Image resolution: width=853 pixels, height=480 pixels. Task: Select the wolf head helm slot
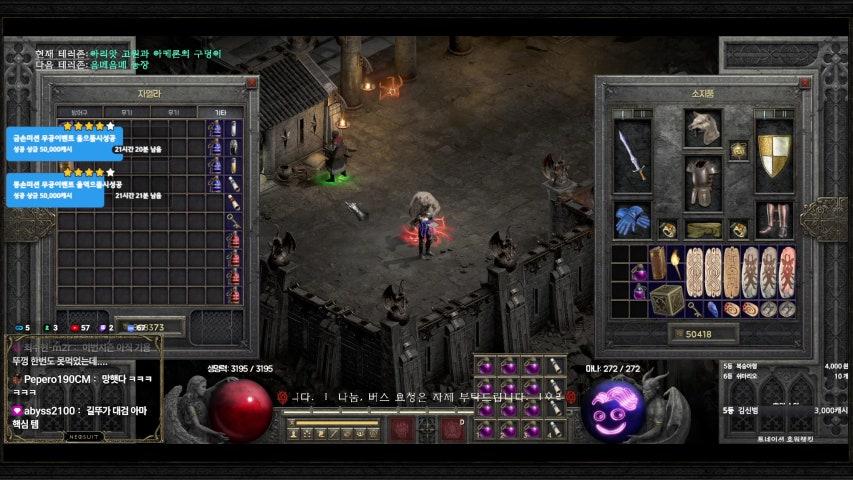(703, 128)
